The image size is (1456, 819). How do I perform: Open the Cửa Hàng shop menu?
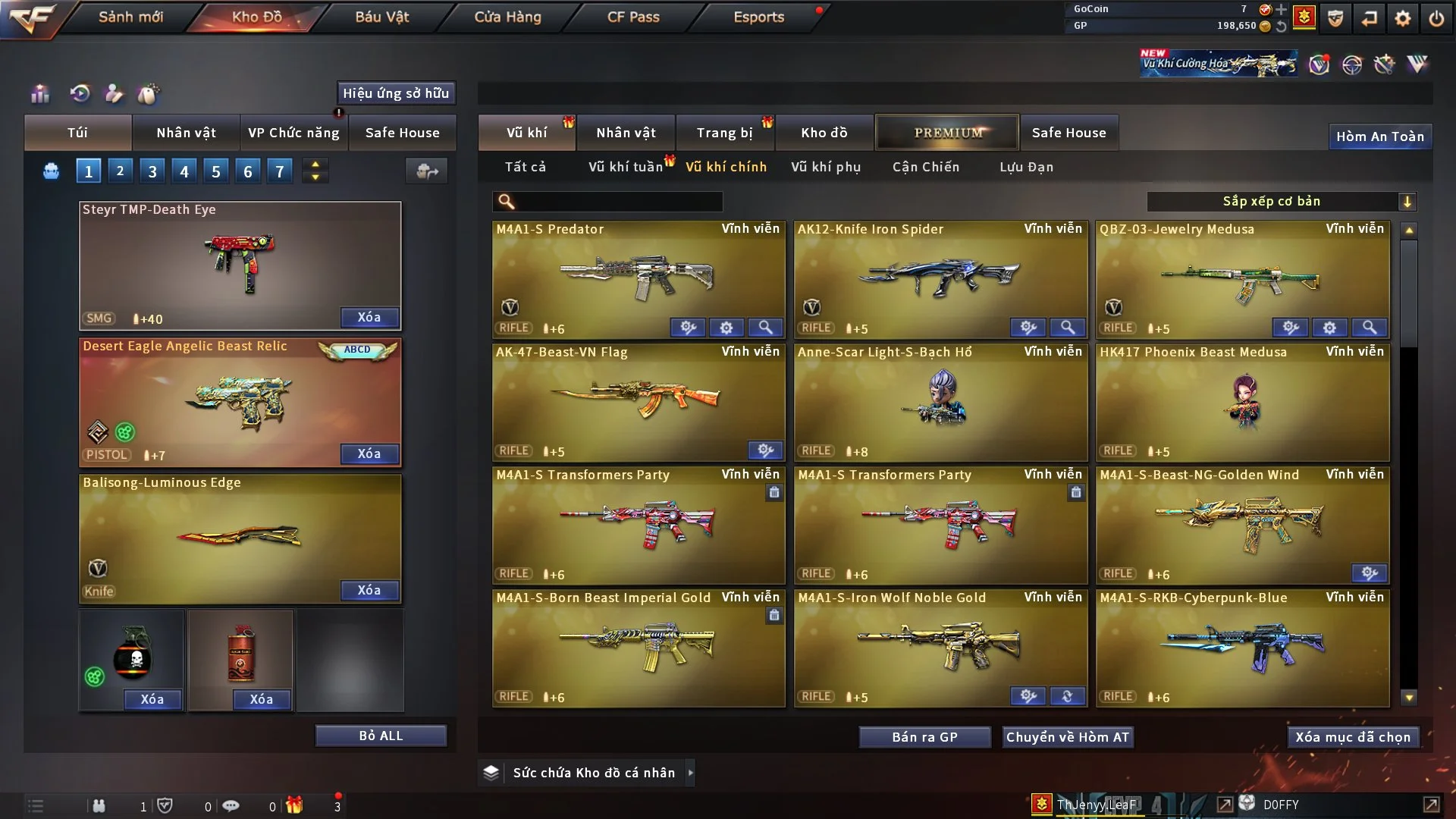pyautogui.click(x=507, y=17)
